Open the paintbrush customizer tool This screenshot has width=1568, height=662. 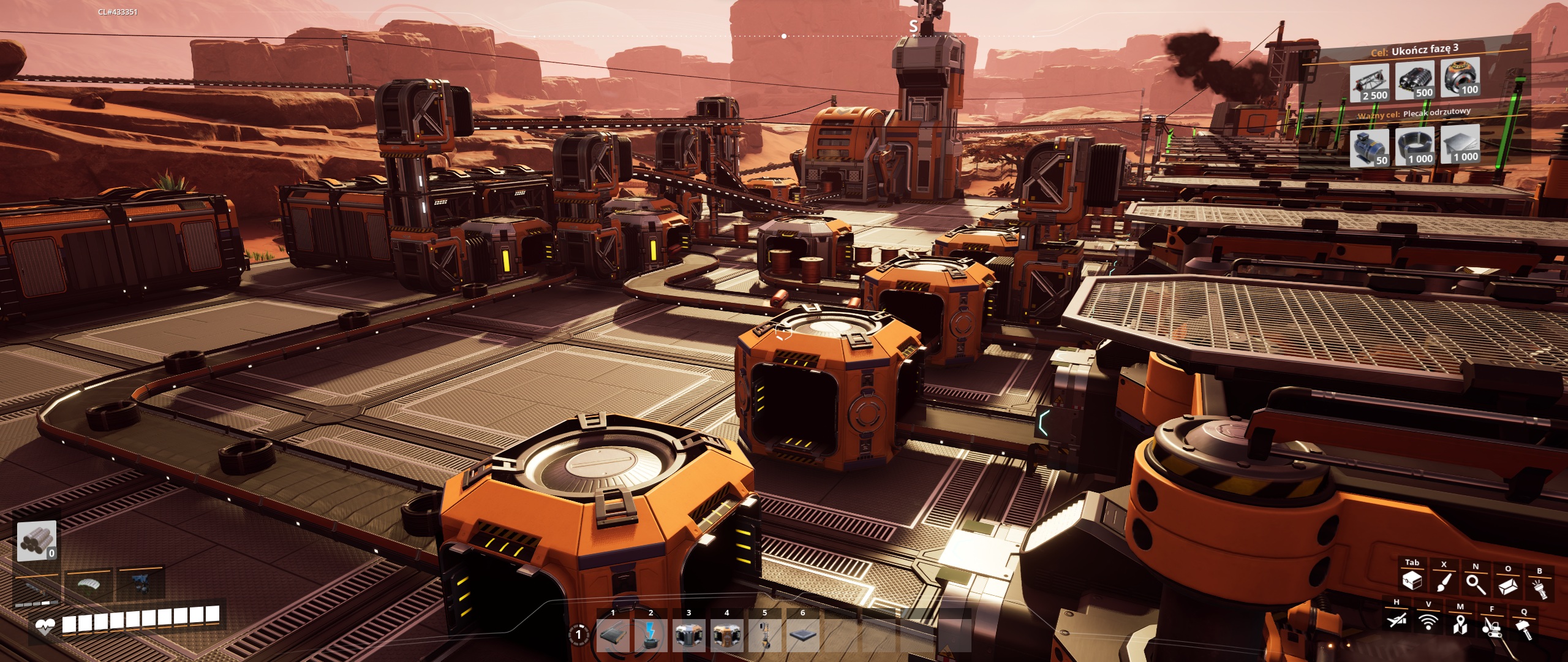(x=1444, y=581)
